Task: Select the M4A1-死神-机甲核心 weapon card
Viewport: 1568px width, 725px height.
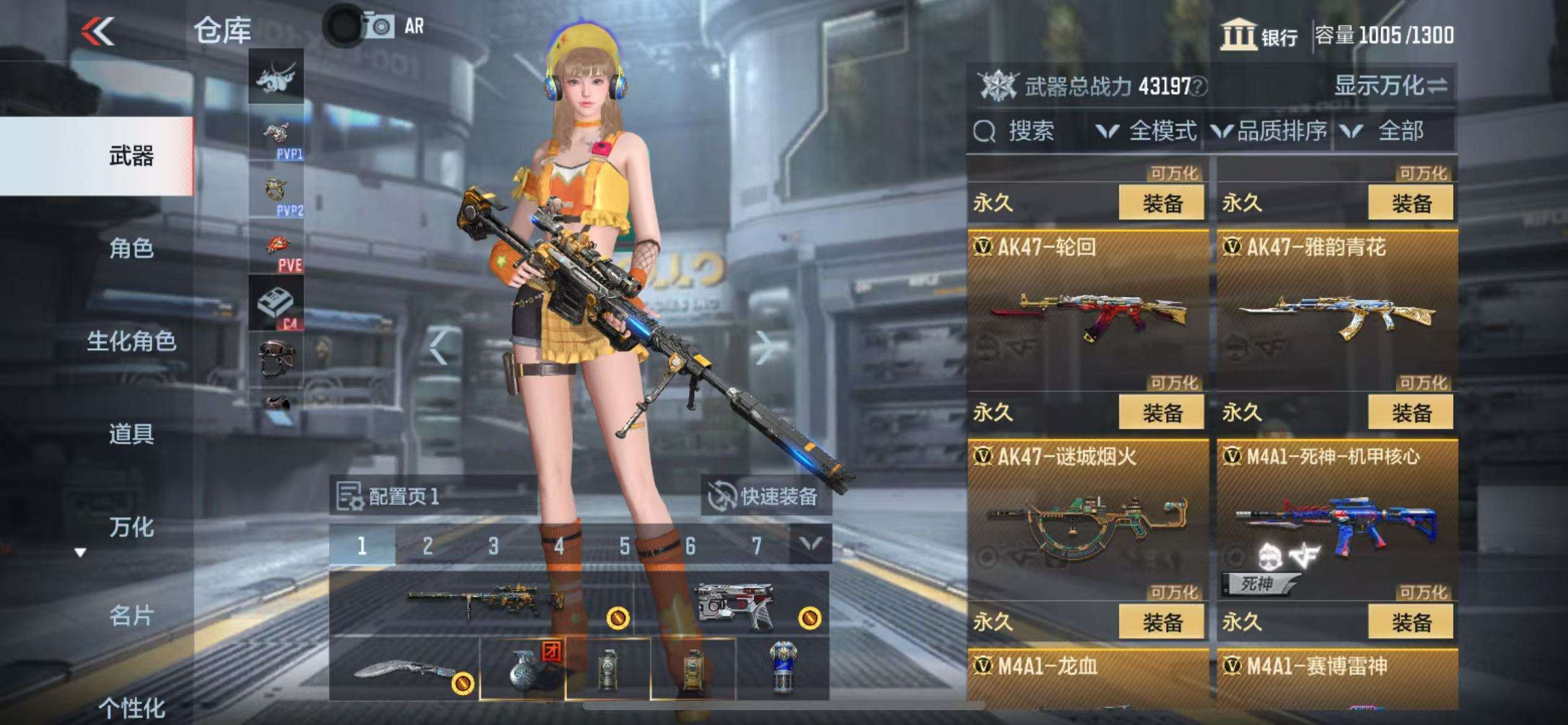Action: coord(1336,519)
